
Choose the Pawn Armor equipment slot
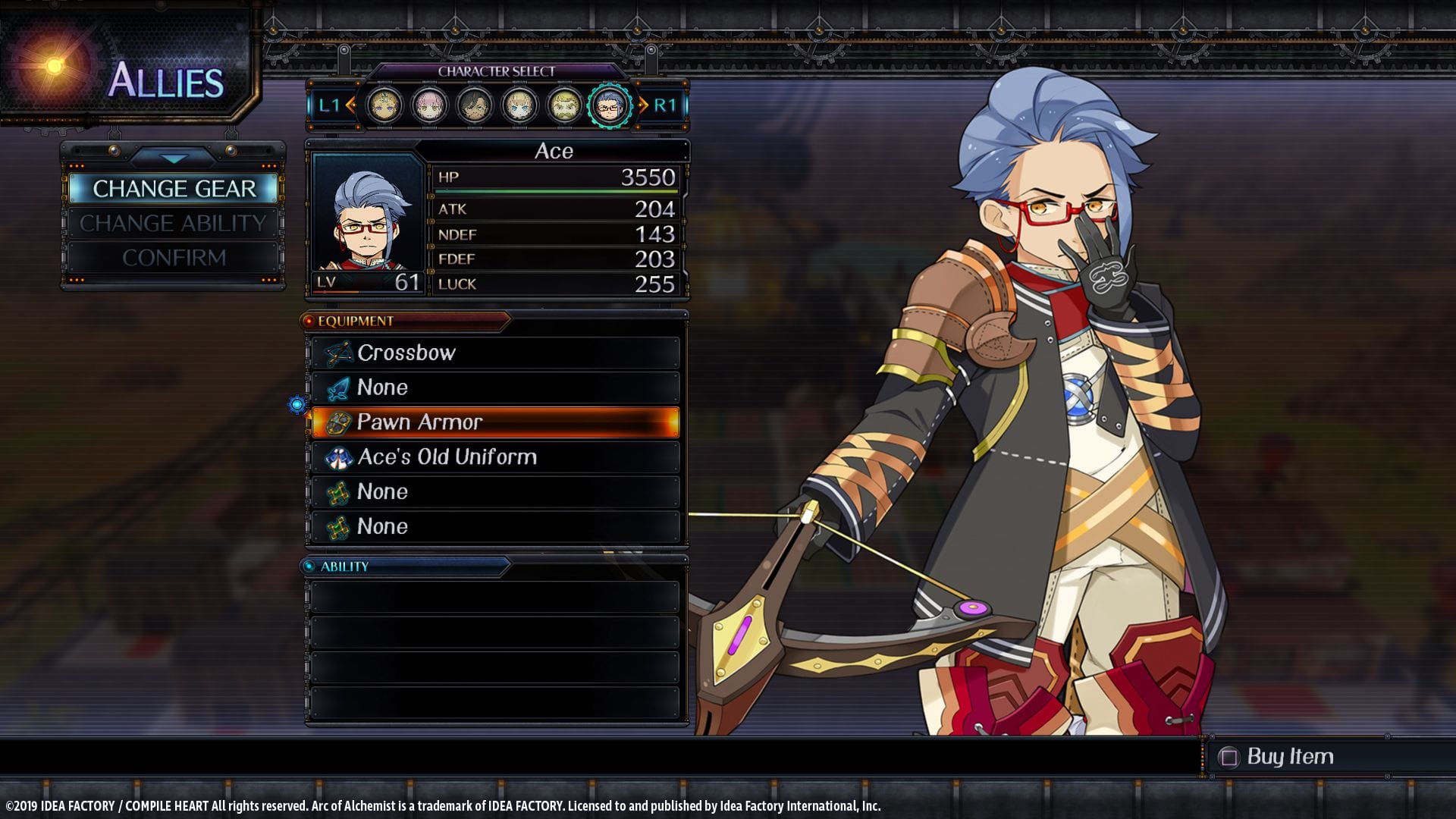[496, 422]
